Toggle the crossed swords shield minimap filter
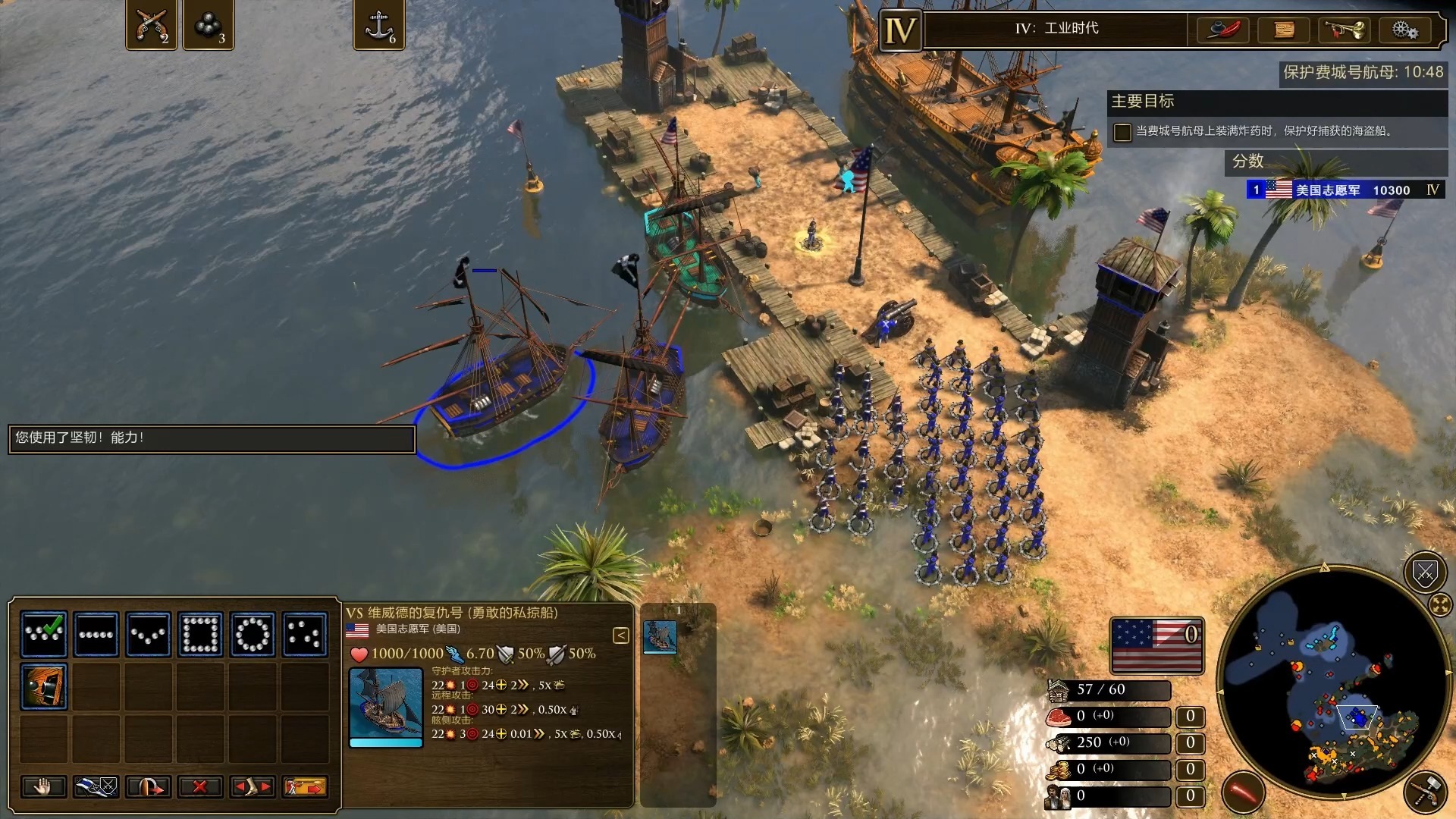The width and height of the screenshot is (1456, 819). pos(1425,574)
